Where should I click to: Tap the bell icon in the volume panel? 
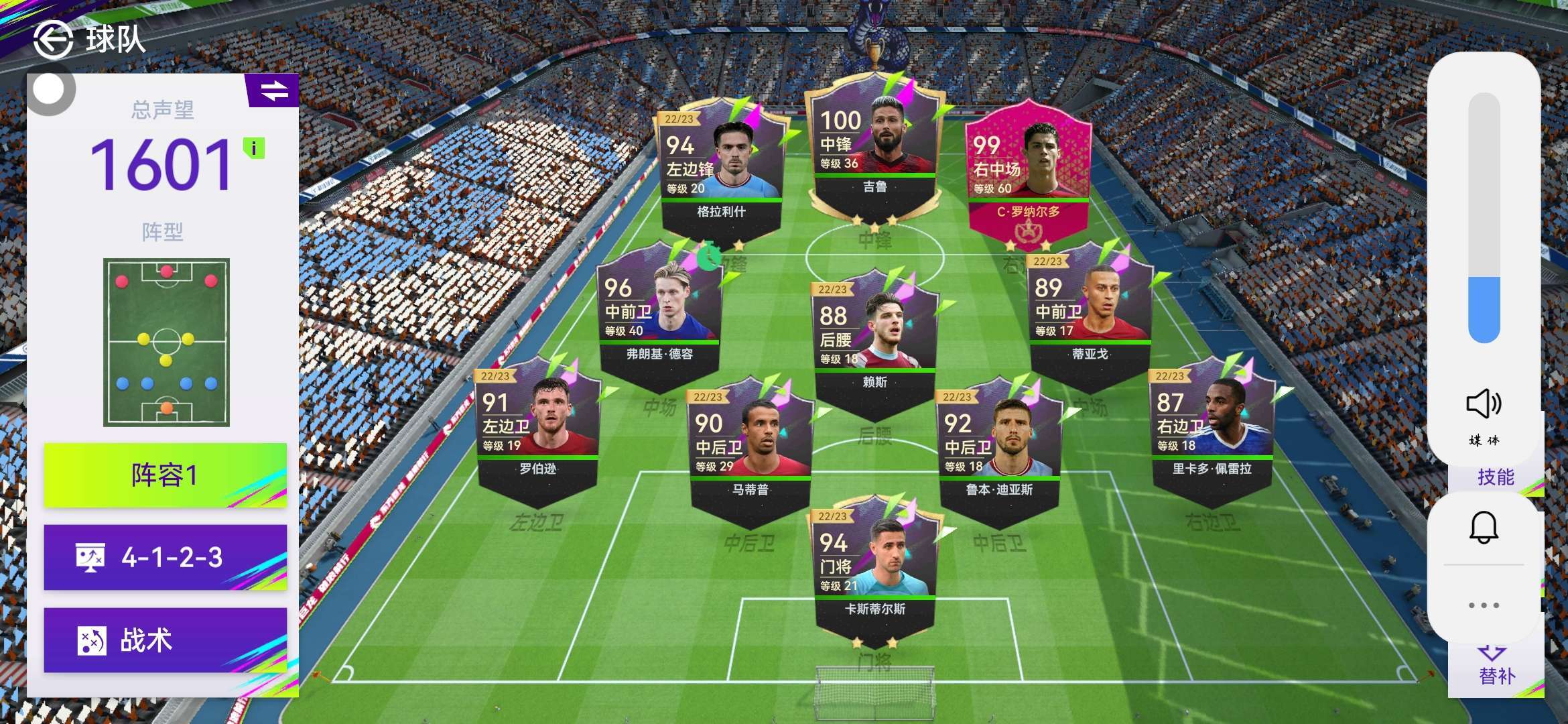coord(1484,528)
